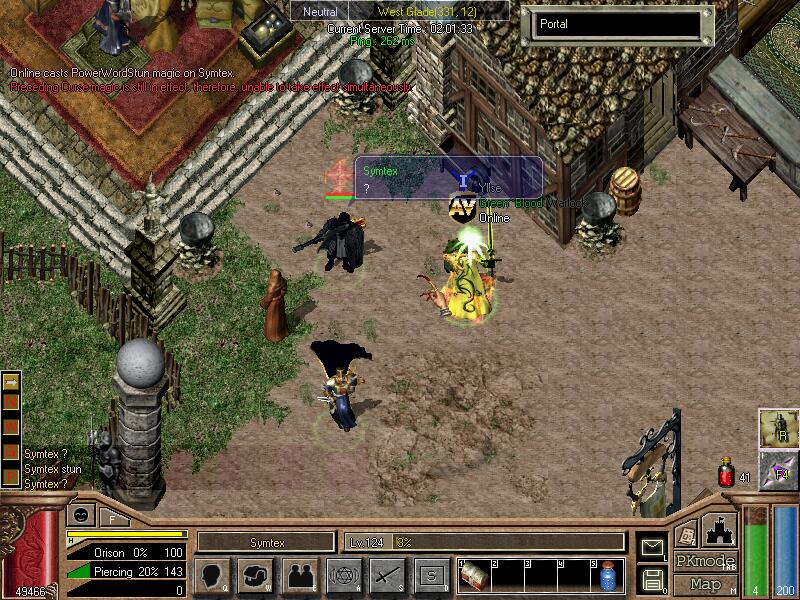Use the red health potion with count 41

tap(727, 473)
